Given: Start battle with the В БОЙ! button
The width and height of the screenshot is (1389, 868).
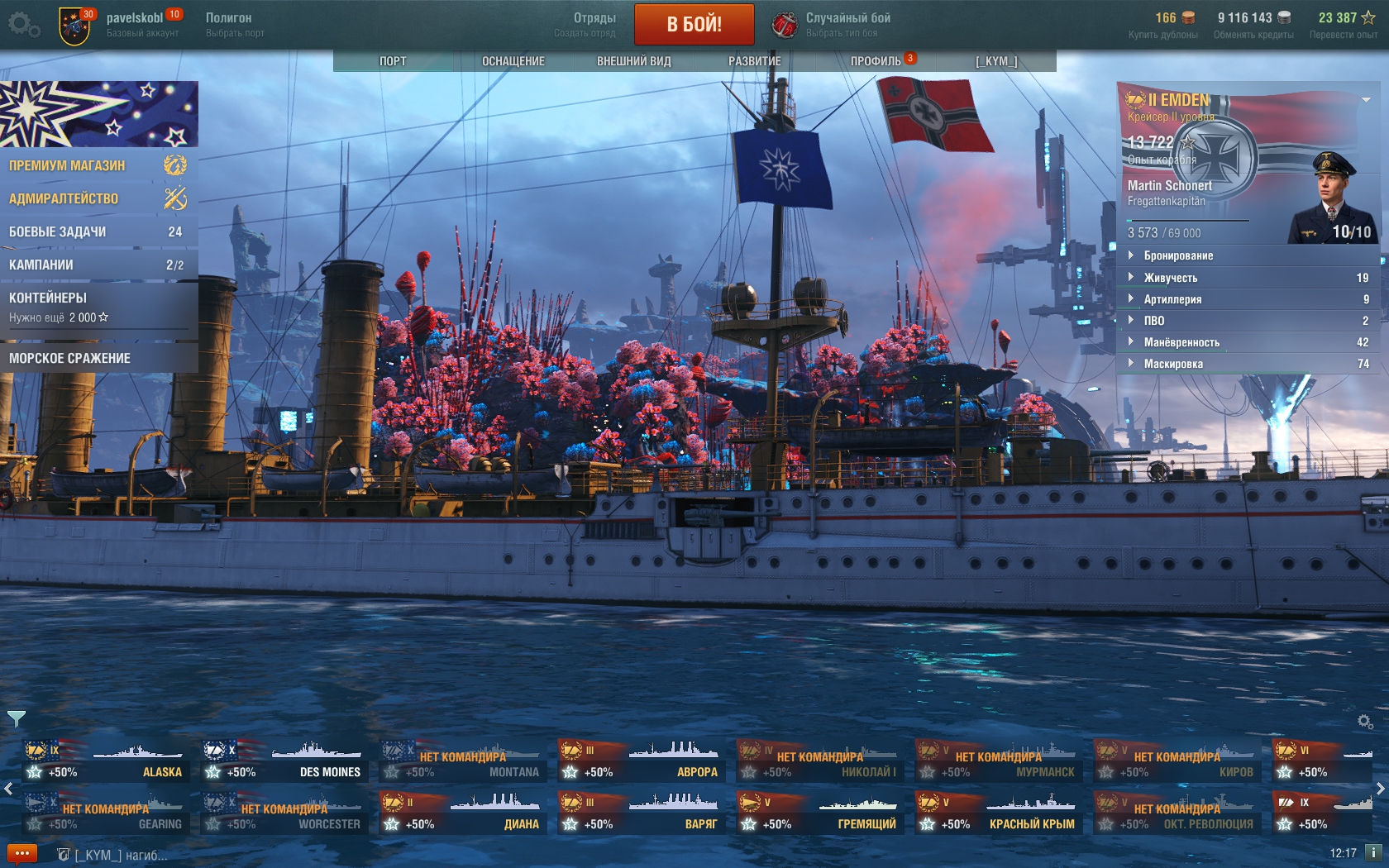Looking at the screenshot, I should tap(694, 24).
